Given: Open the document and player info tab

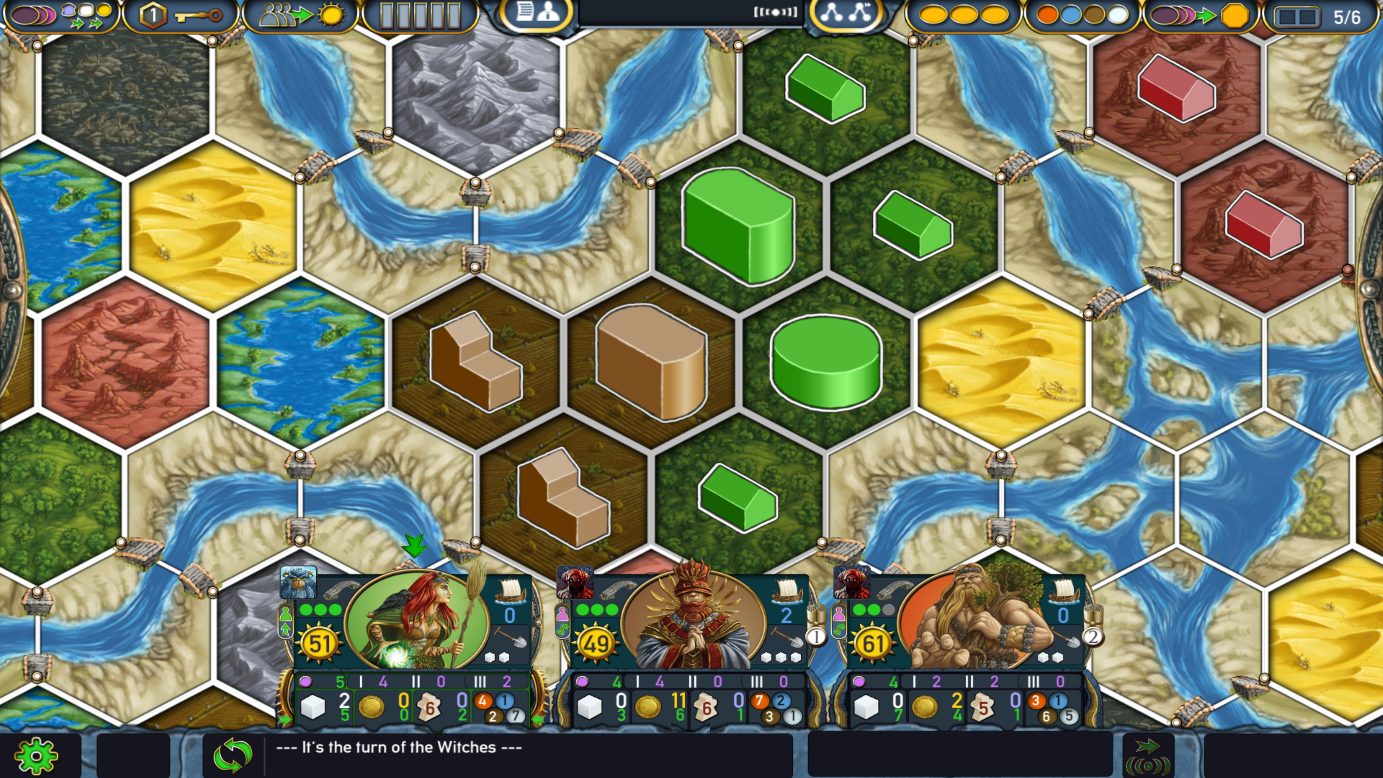Looking at the screenshot, I should (x=536, y=14).
